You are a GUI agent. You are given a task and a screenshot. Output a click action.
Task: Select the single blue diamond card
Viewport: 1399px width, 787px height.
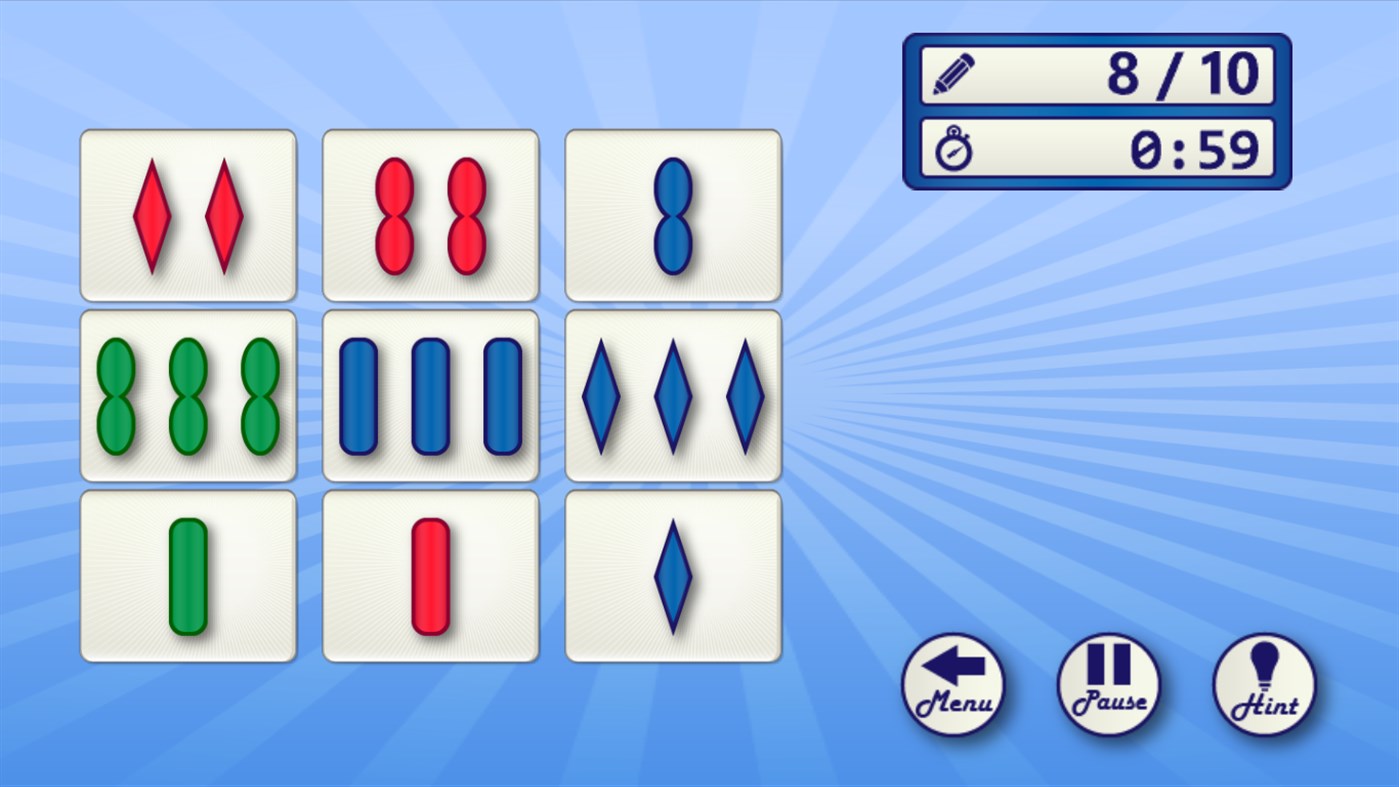672,572
